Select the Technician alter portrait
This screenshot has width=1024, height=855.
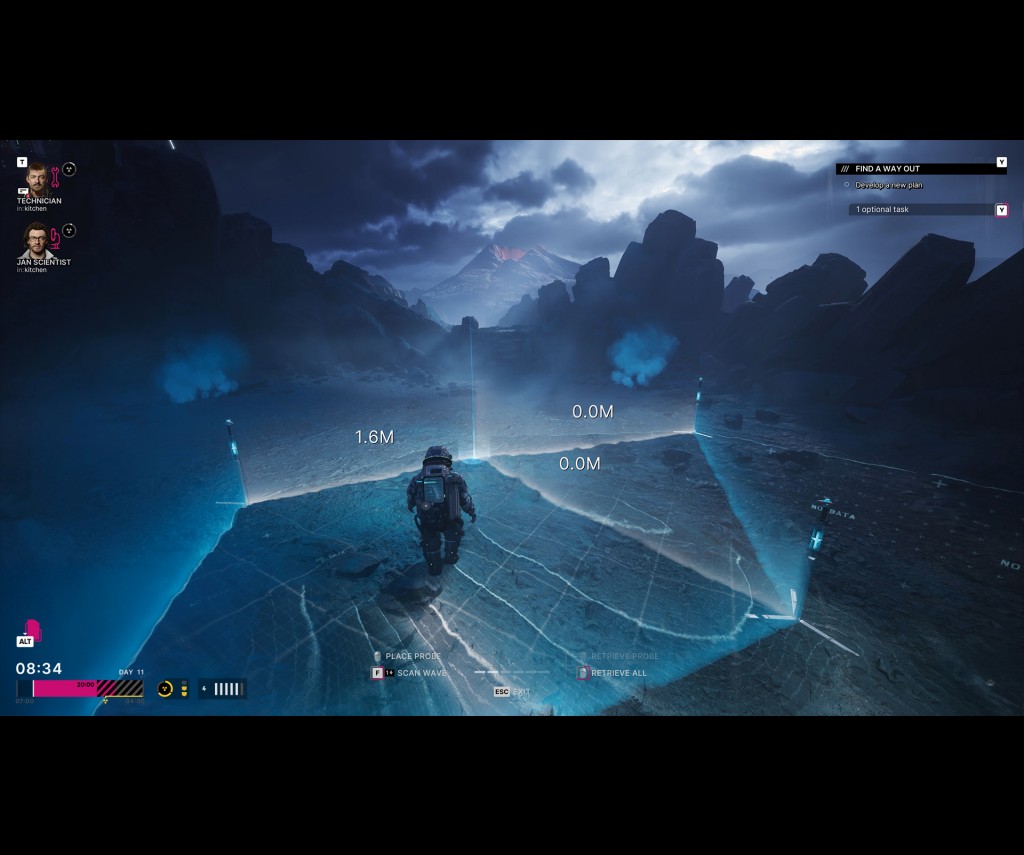pos(37,179)
